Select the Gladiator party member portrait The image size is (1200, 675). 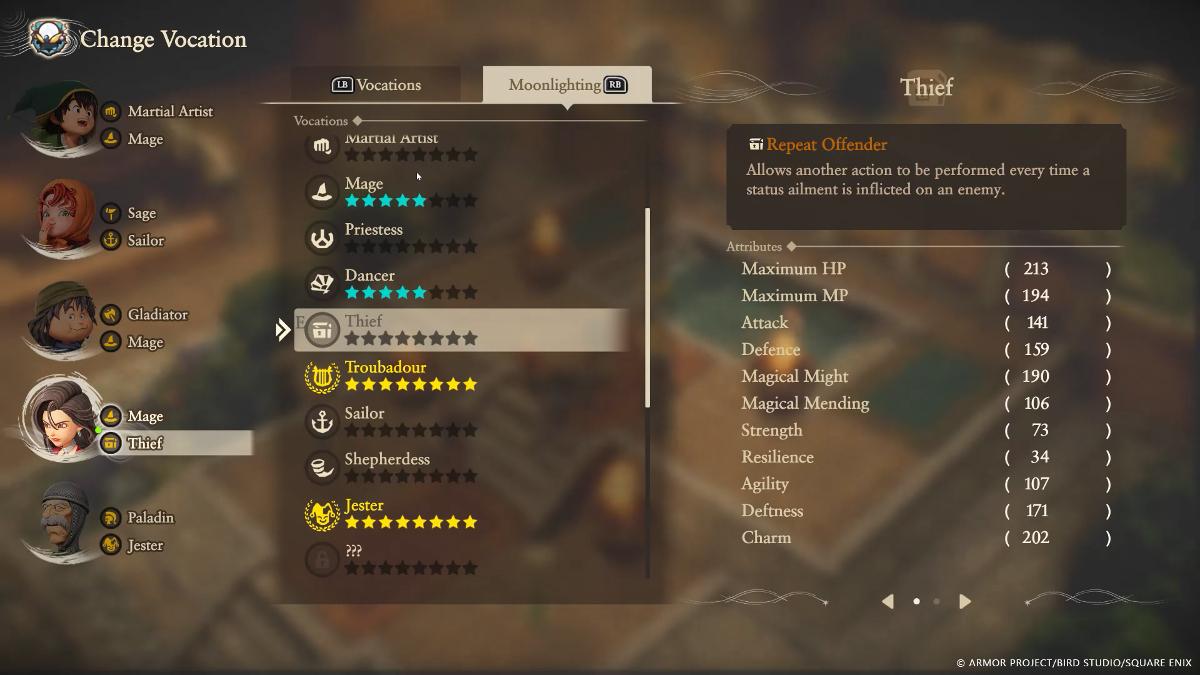pos(64,322)
